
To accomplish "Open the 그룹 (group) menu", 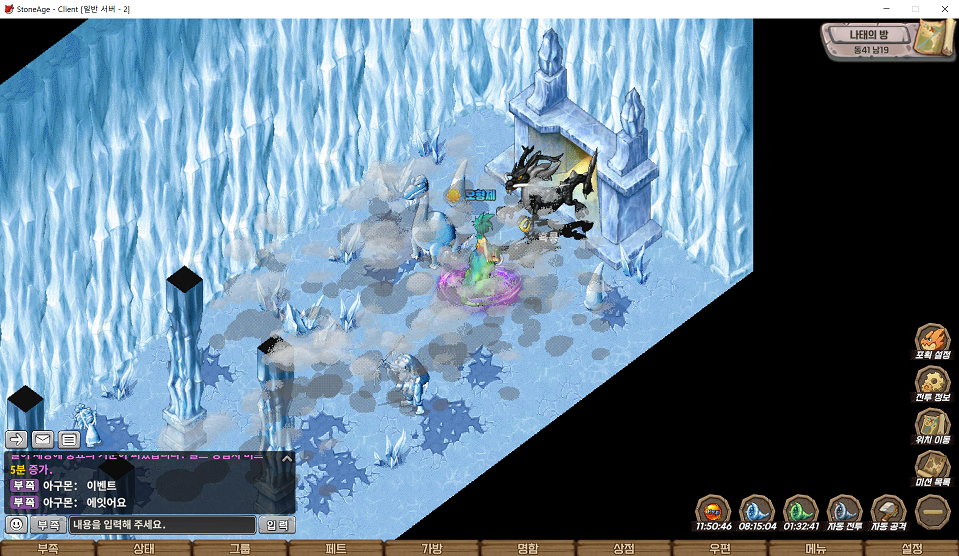I will coord(240,548).
